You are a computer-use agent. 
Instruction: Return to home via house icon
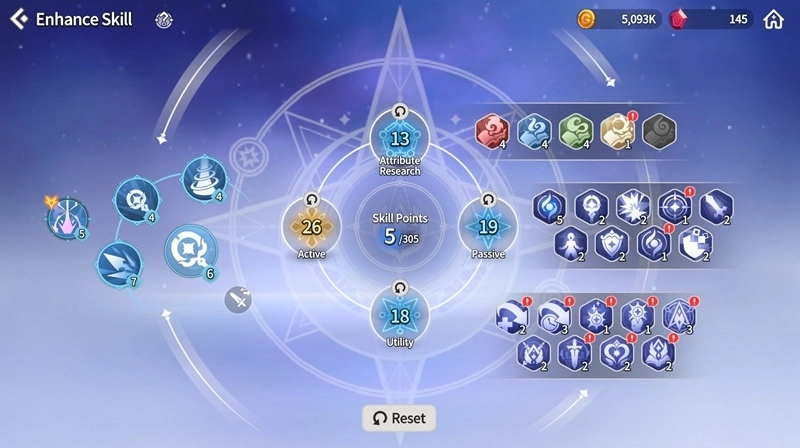tap(773, 19)
